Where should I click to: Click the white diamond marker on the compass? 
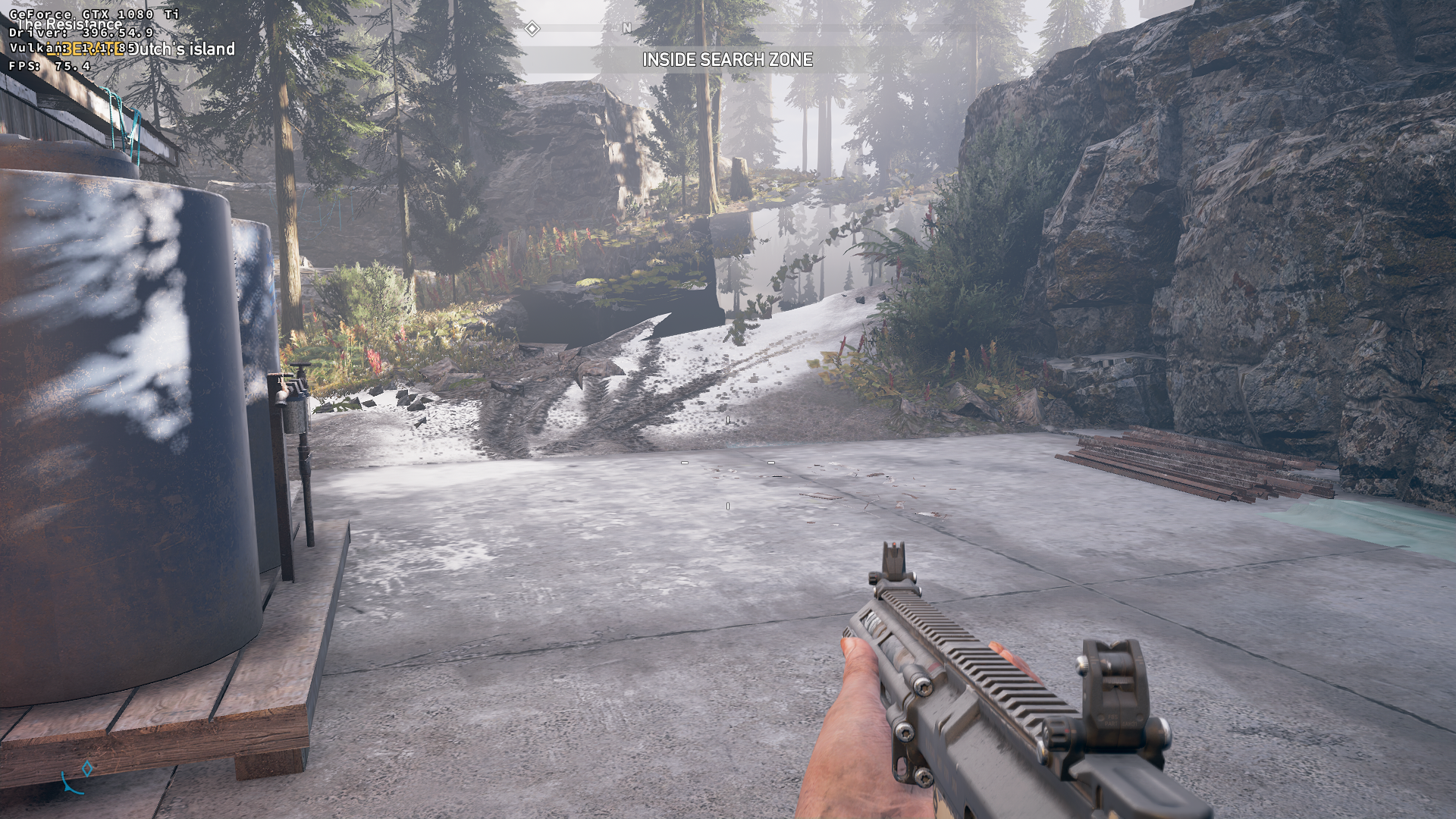point(532,29)
